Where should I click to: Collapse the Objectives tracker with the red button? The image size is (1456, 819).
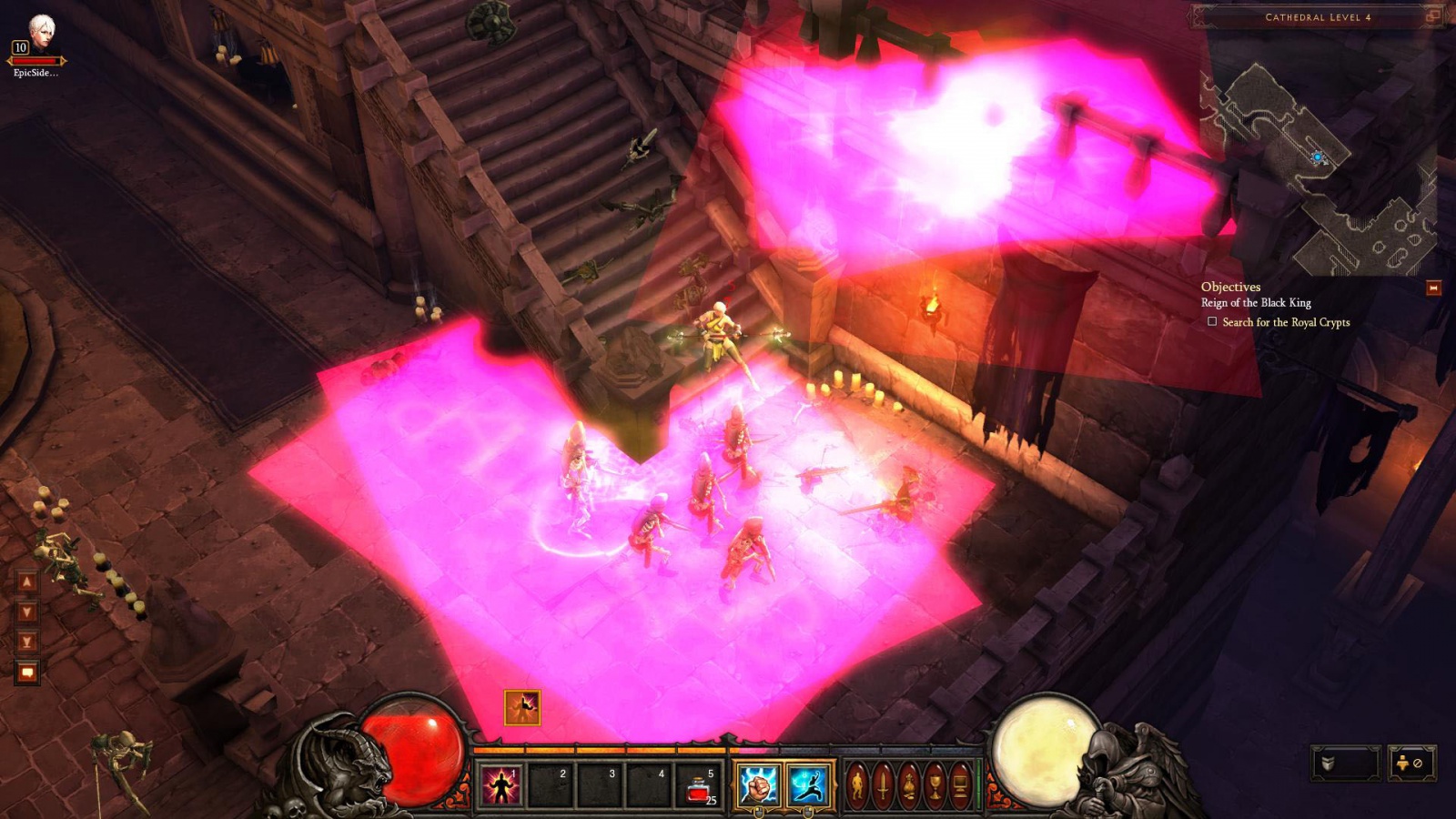pos(1433,288)
